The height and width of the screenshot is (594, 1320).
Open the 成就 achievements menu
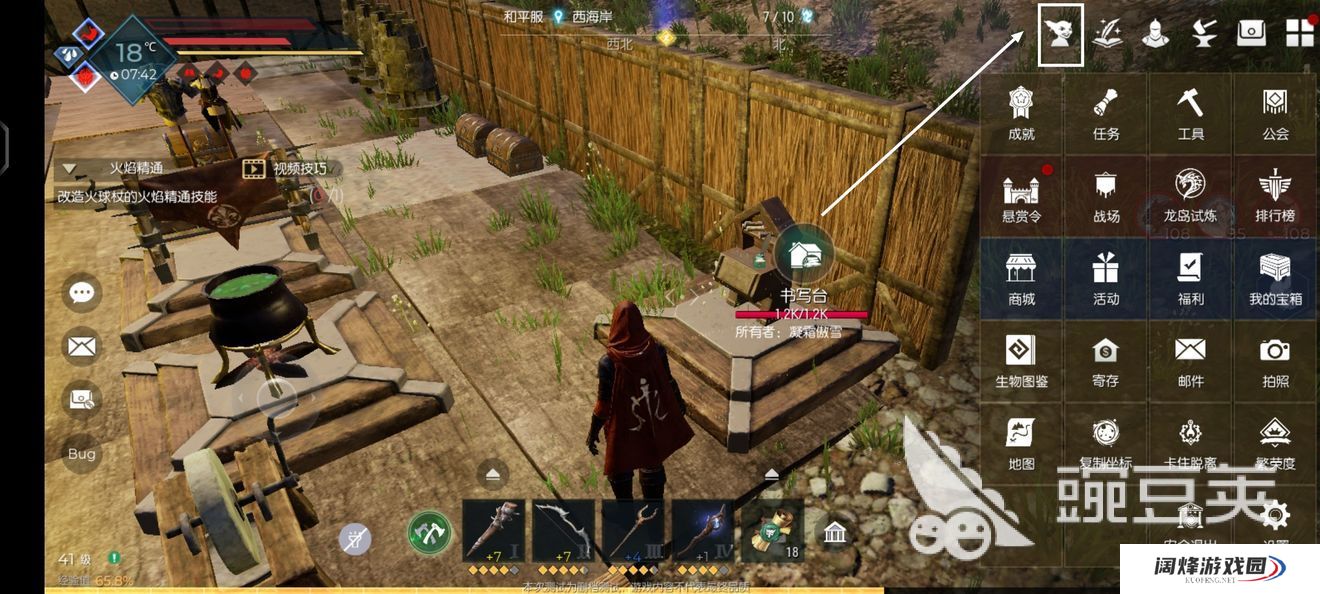point(1021,113)
